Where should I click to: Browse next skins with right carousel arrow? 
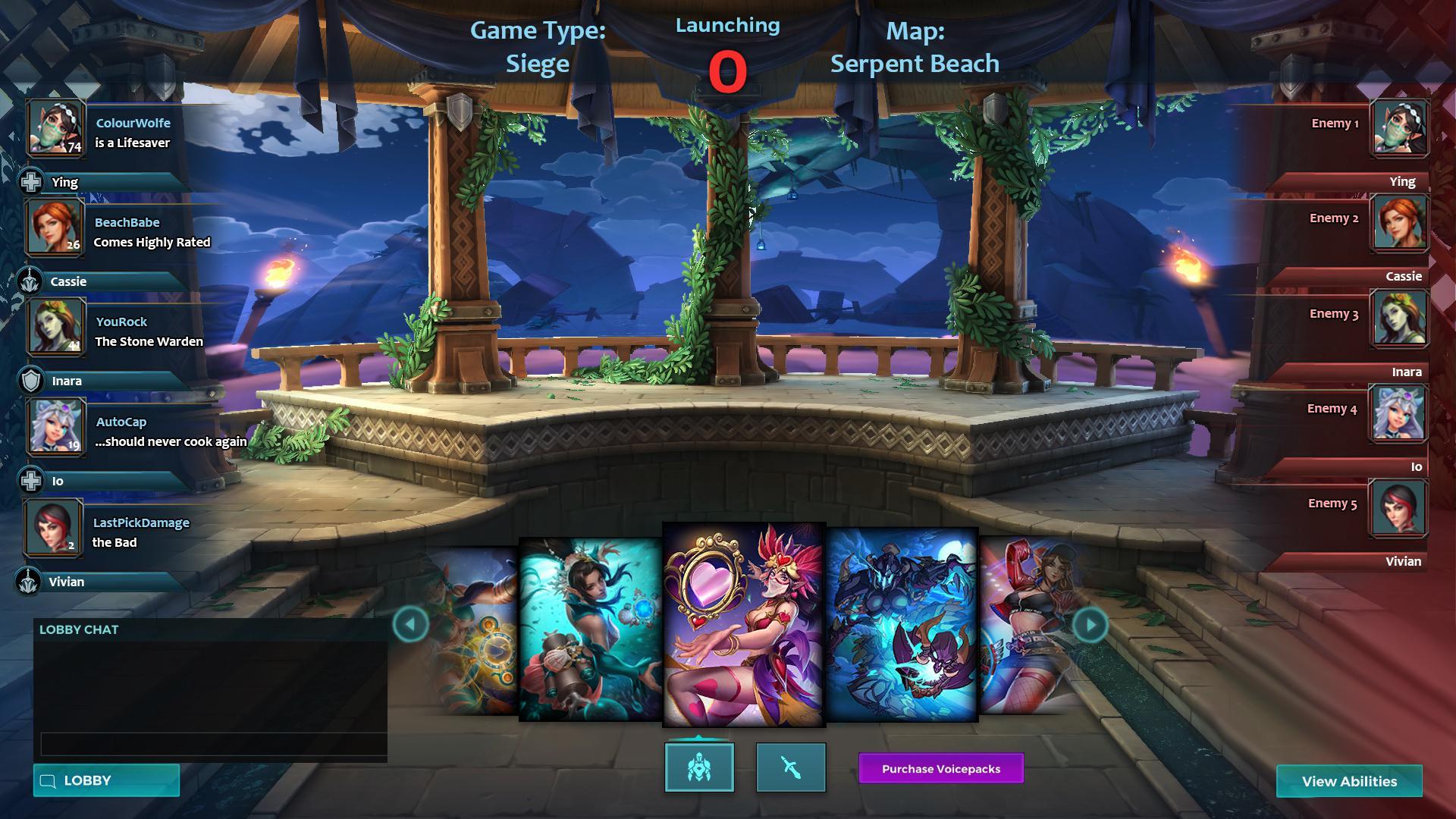(1090, 623)
